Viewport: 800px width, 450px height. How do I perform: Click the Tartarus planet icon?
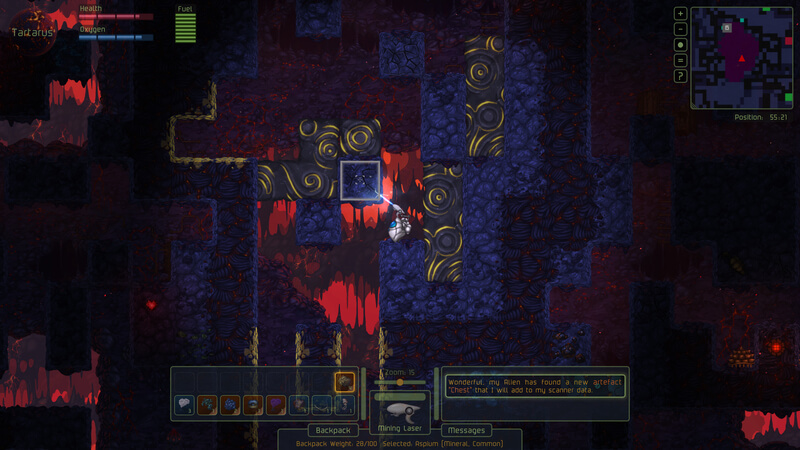[31, 22]
